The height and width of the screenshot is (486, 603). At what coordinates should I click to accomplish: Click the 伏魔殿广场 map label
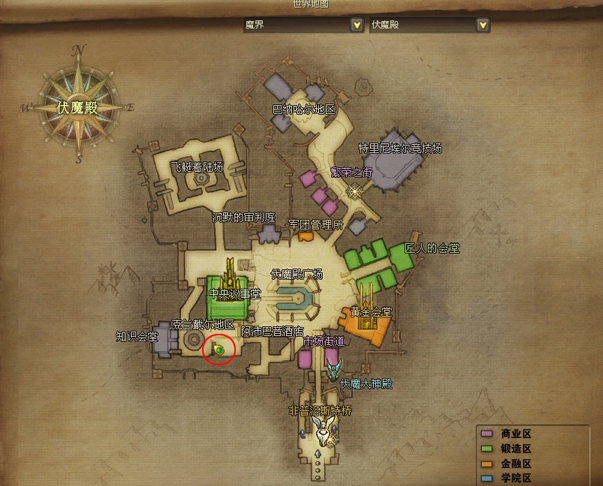[297, 273]
